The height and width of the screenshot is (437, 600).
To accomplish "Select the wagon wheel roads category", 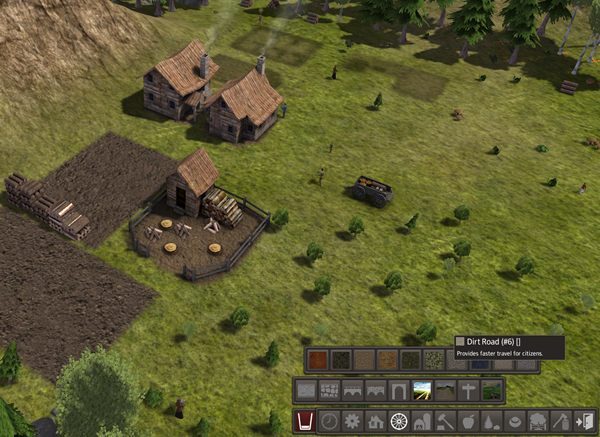I will pos(399,422).
